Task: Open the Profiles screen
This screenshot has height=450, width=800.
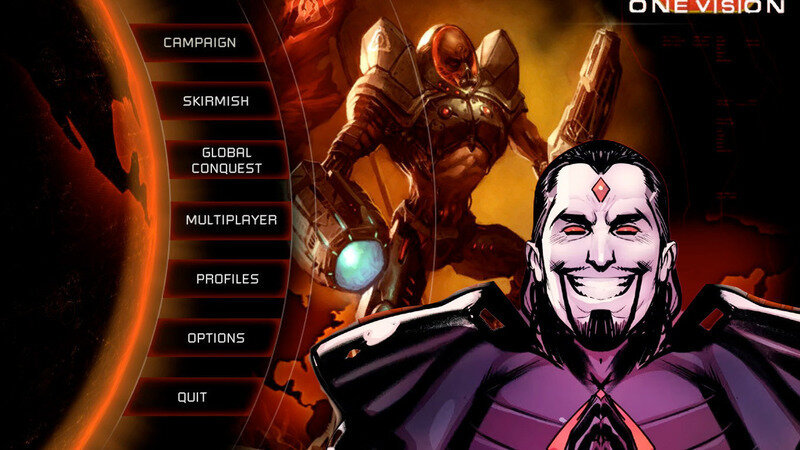Action: [227, 279]
